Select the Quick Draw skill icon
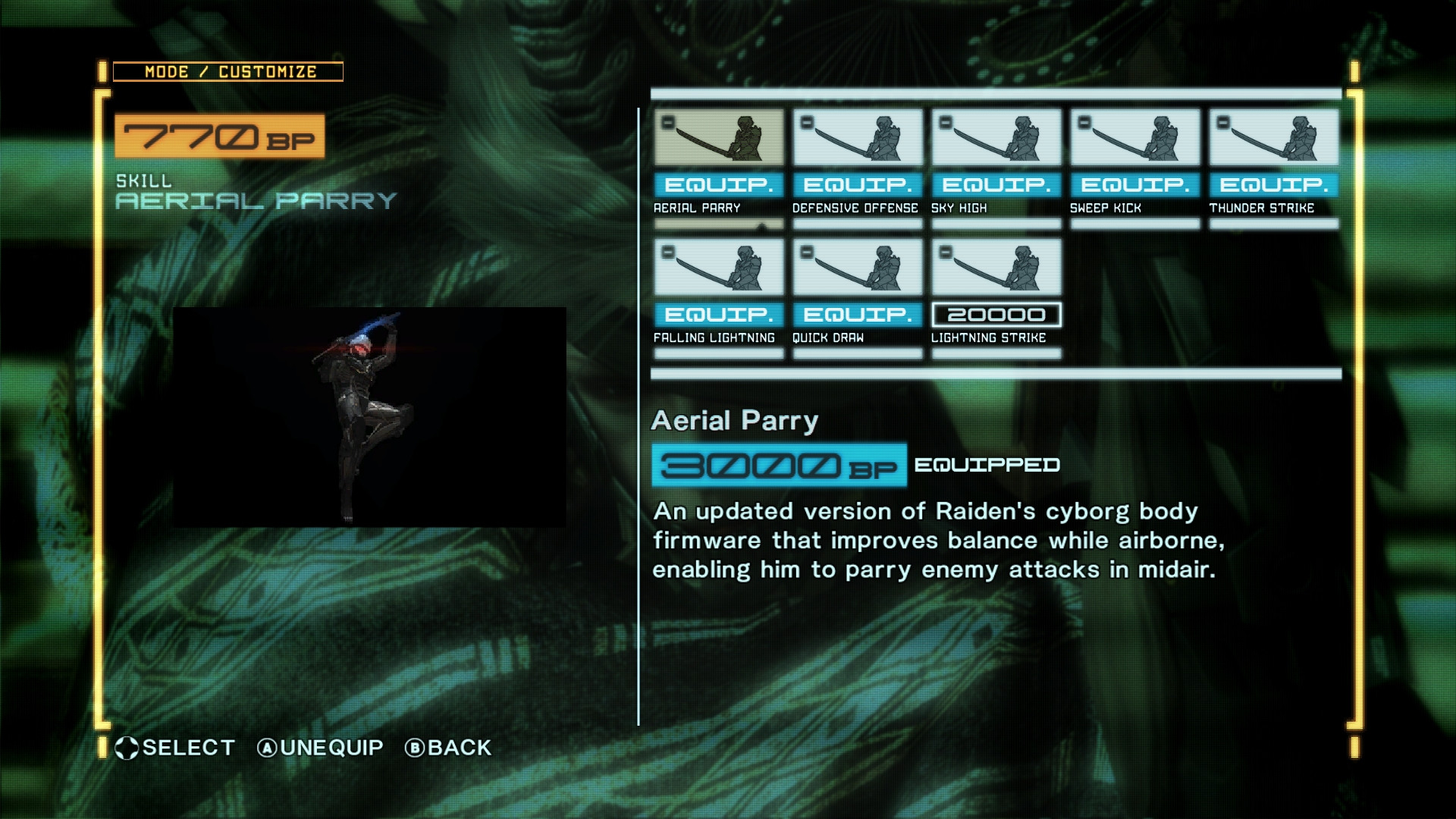 (x=856, y=268)
